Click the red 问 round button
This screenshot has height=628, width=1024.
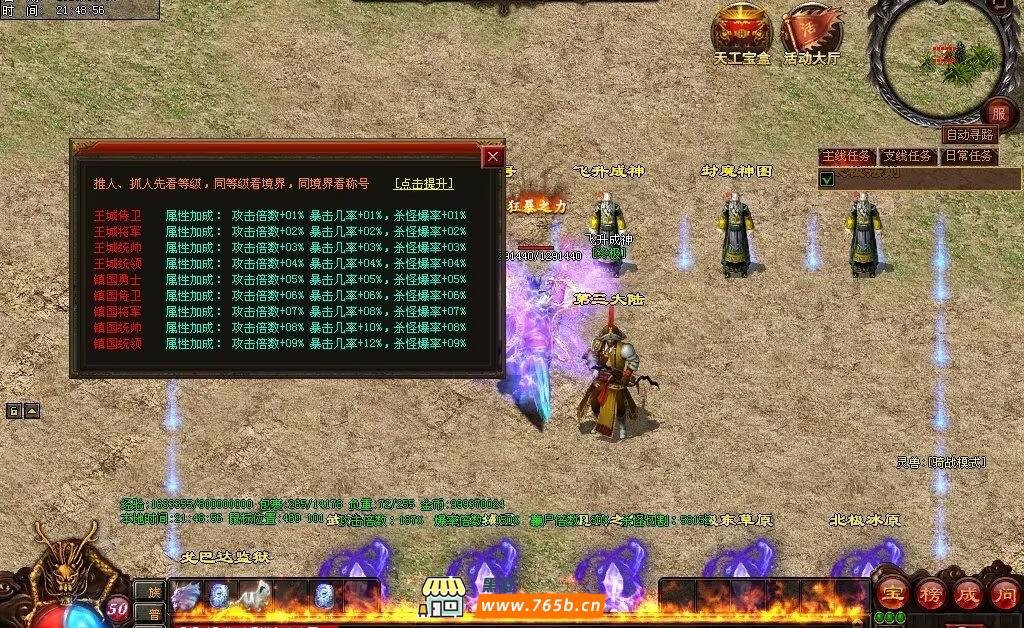click(1004, 593)
